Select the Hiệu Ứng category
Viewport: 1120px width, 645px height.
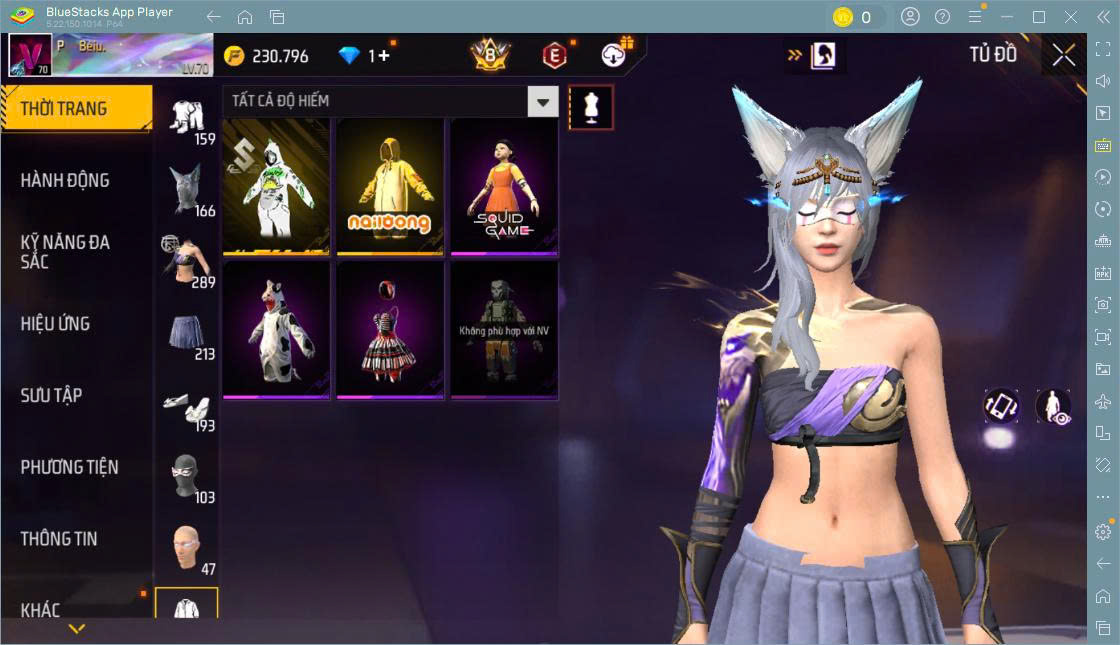pyautogui.click(x=55, y=324)
